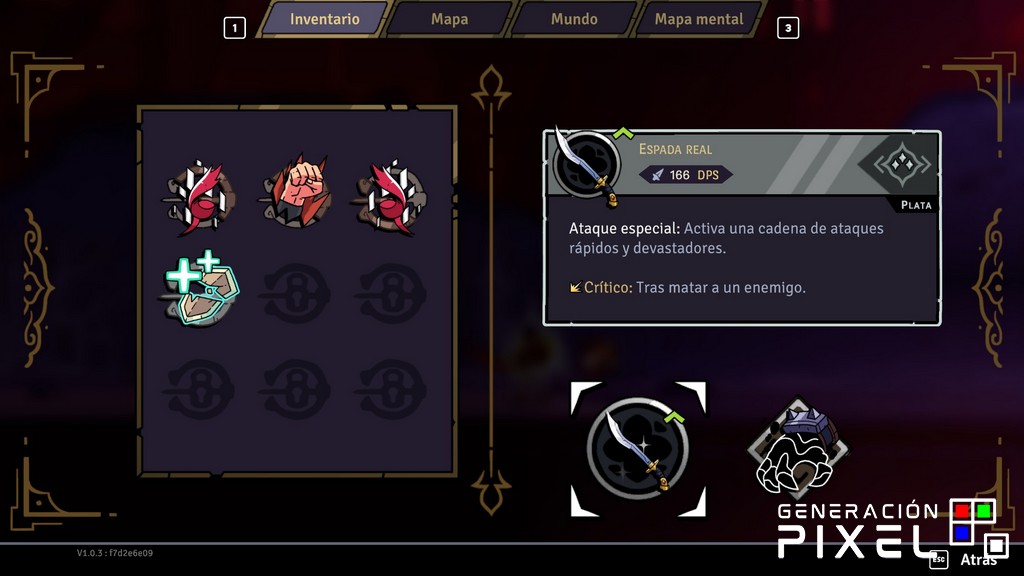Screen dimensions: 1024x576
Task: Switch to the Inventario tab
Action: (x=324, y=19)
